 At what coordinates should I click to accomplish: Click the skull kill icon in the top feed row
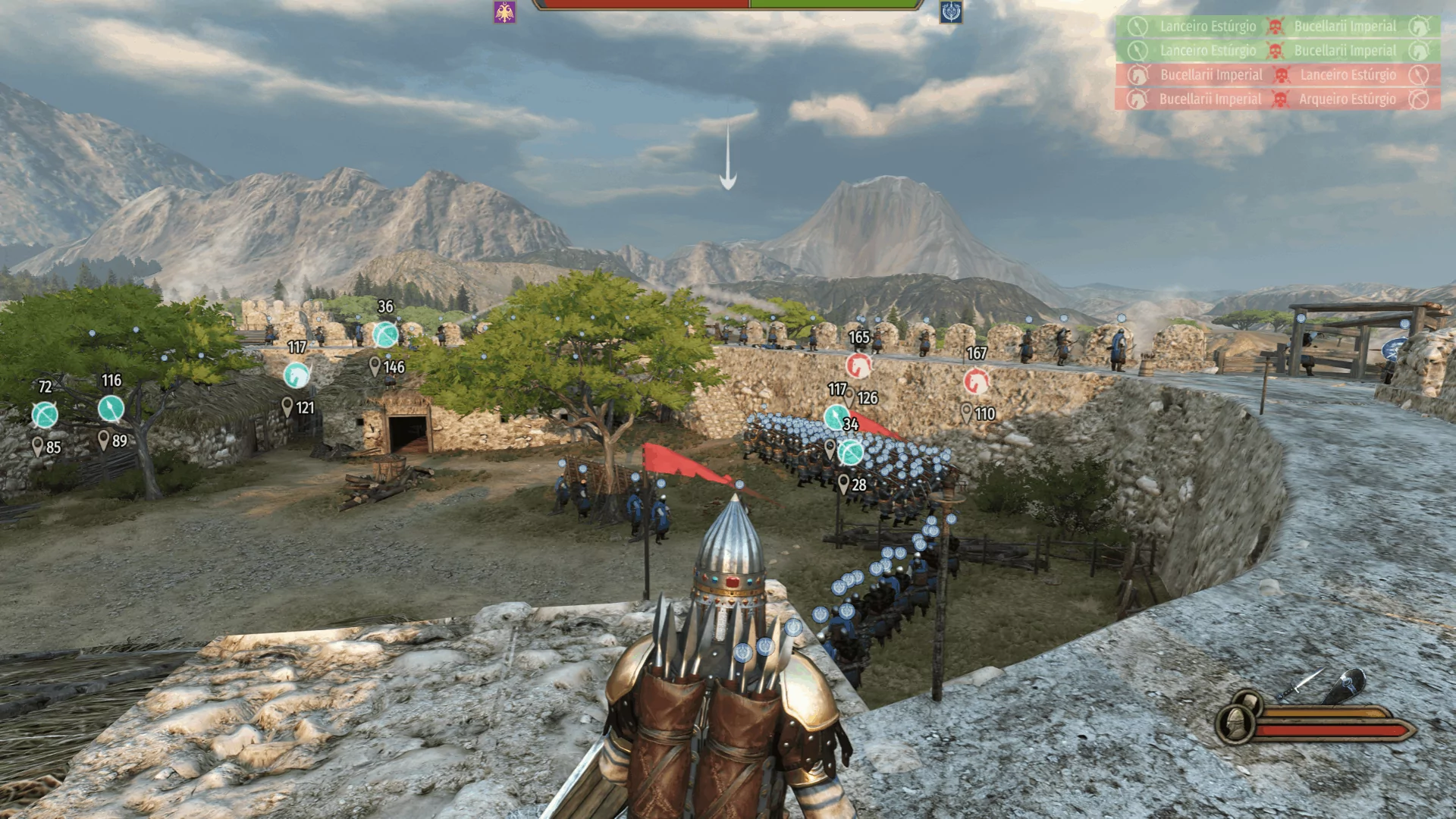point(1276,26)
